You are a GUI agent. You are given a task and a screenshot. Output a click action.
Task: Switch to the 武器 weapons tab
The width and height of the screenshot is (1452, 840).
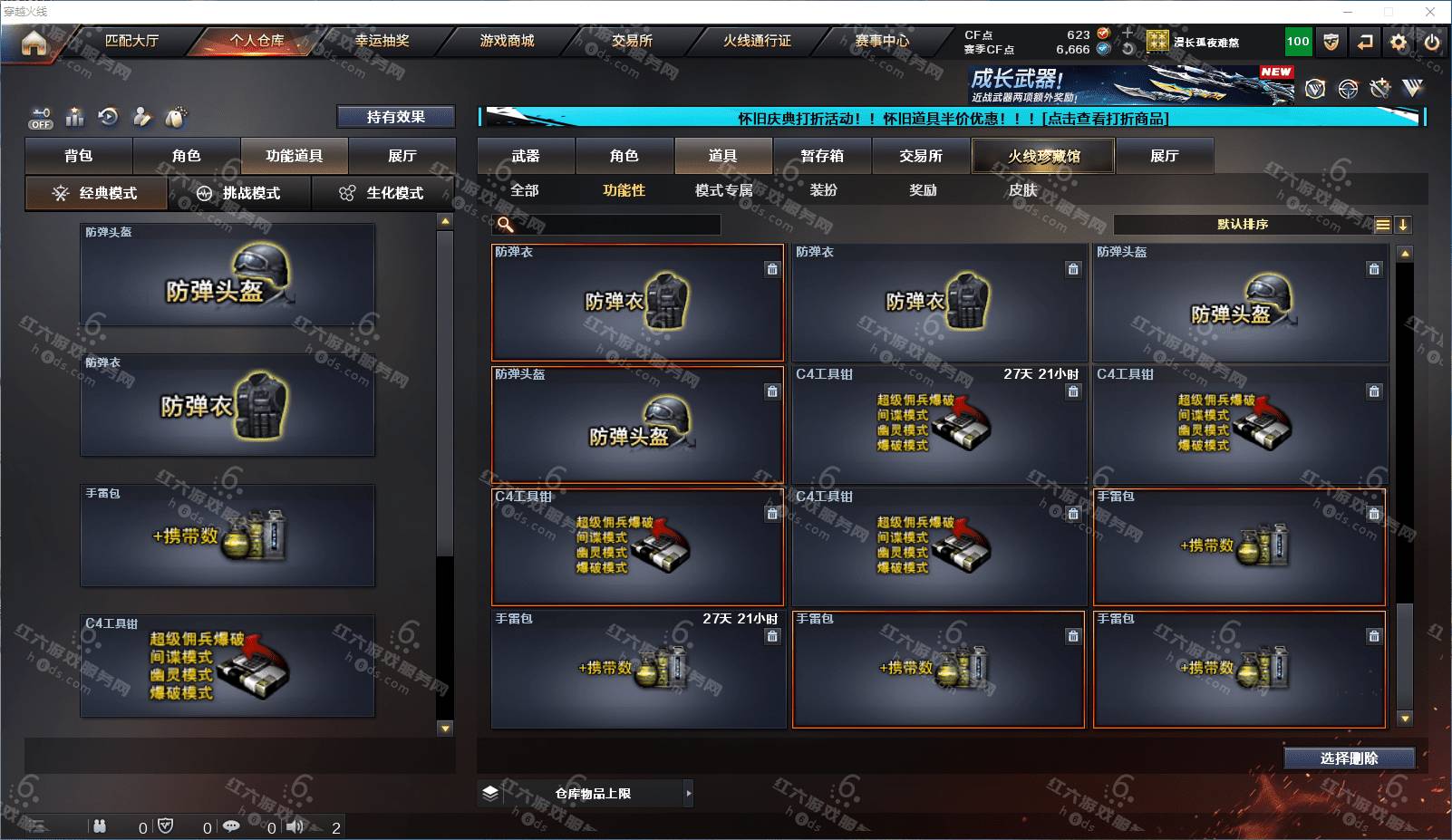pyautogui.click(x=526, y=156)
